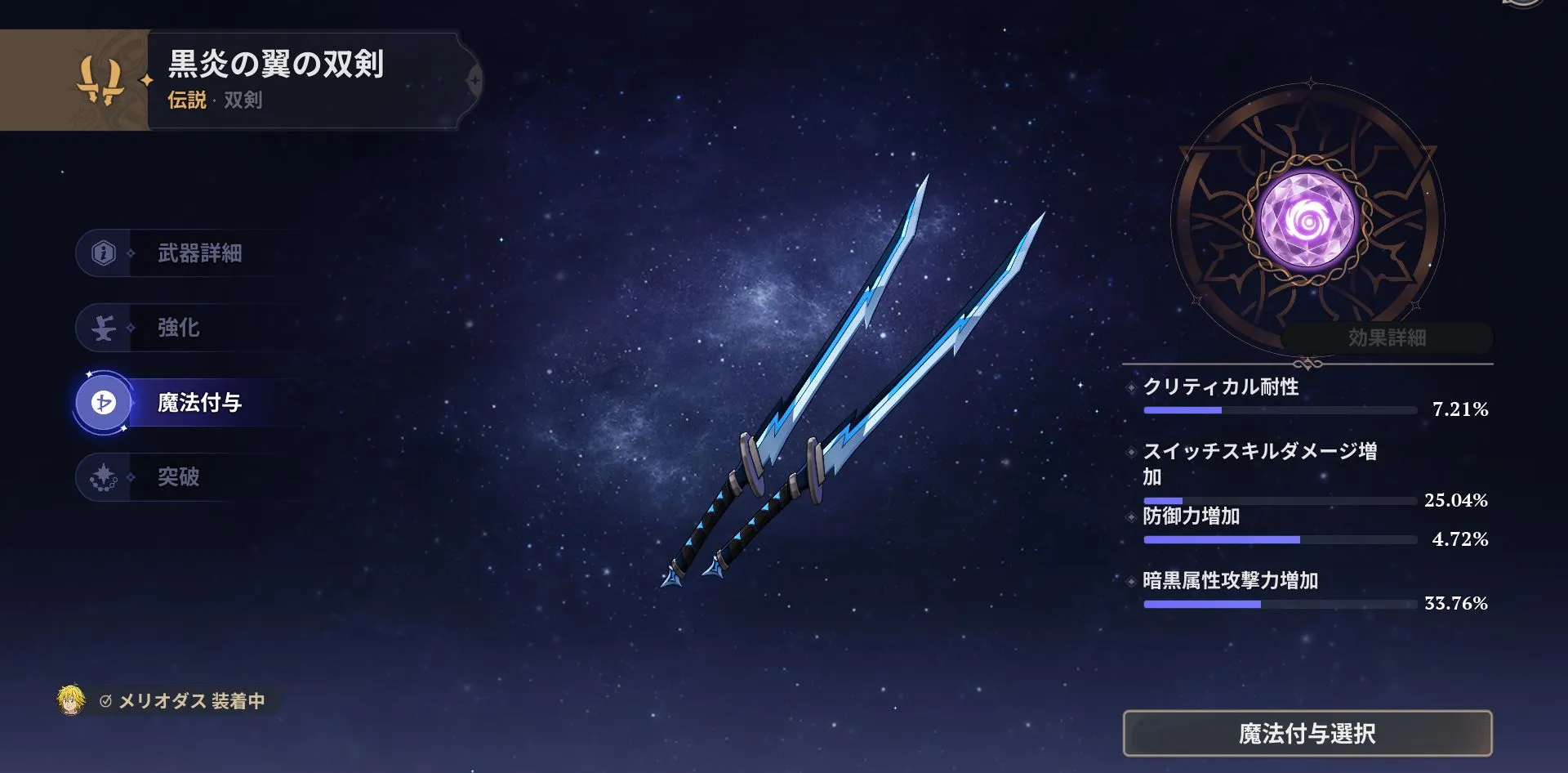Select the purple enchantment gem
This screenshot has width=1568, height=773.
(x=1307, y=219)
